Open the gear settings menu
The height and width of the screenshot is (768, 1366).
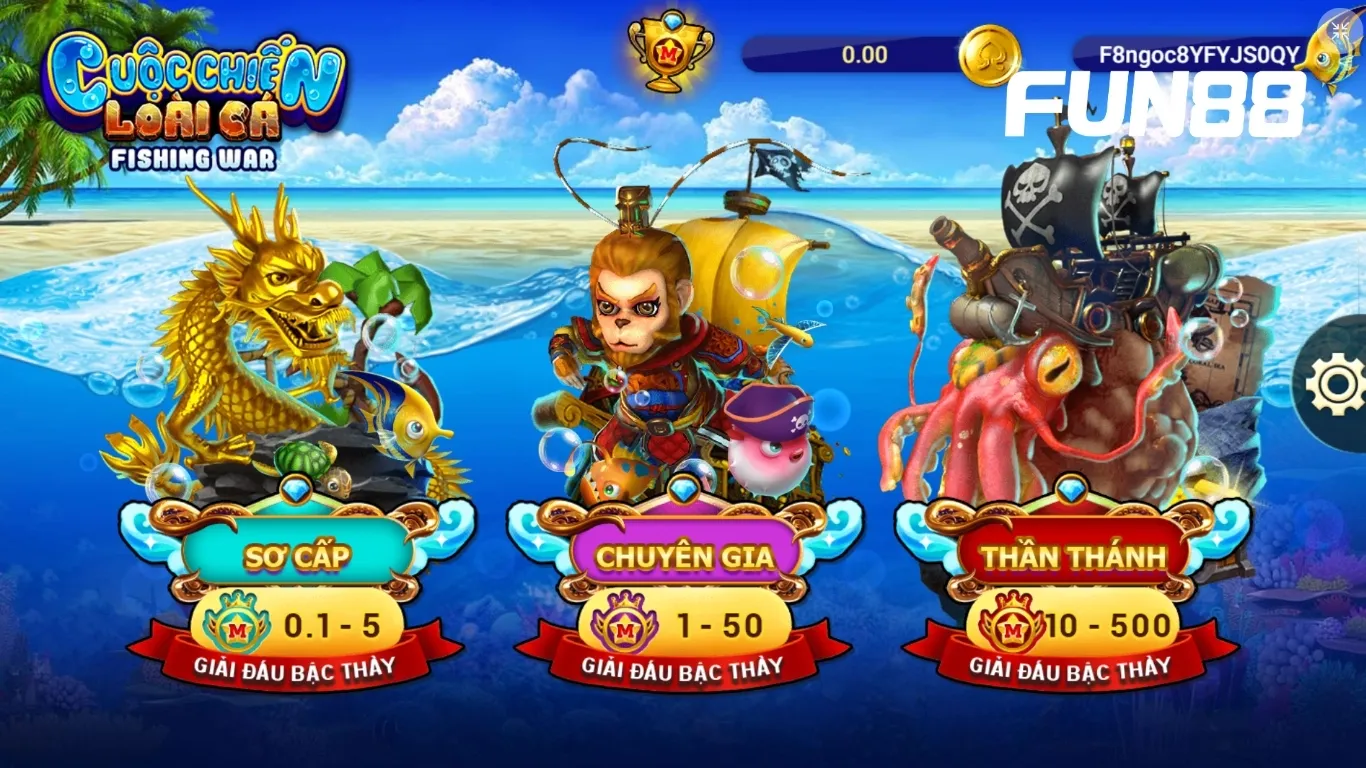1335,383
